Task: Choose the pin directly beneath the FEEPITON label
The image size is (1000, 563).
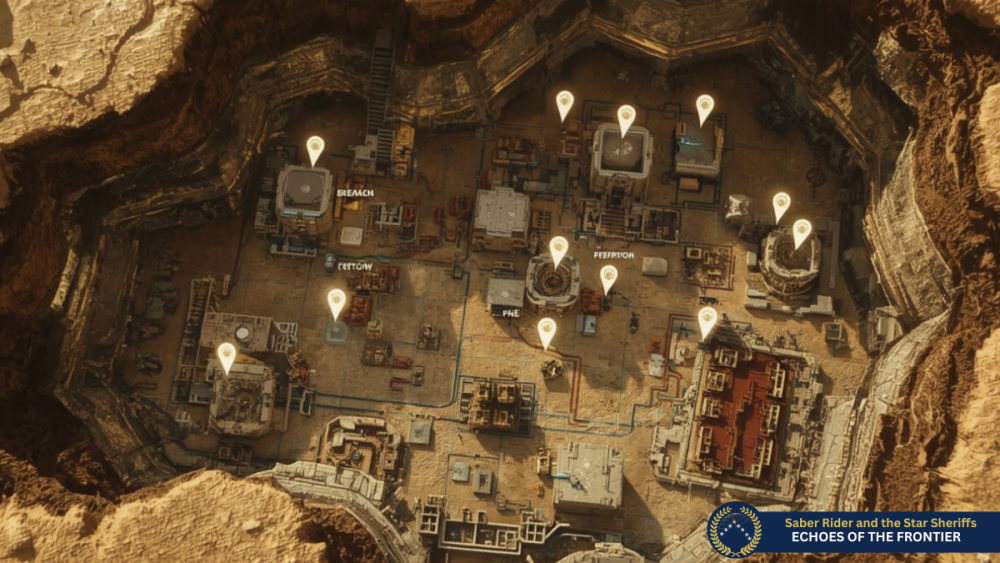Action: (608, 278)
